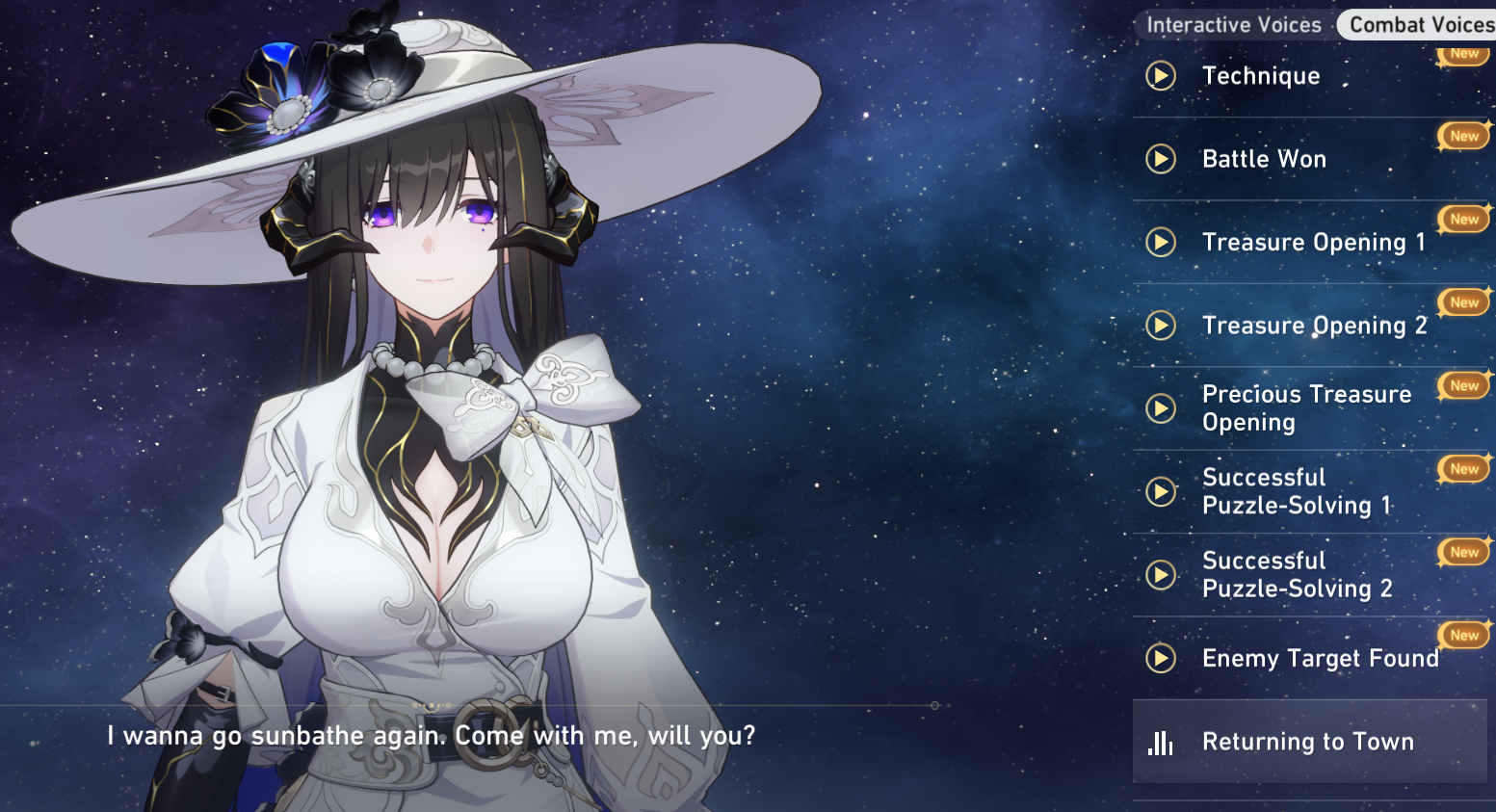The image size is (1496, 812).
Task: Listen to Treasure Opening 2
Action: point(1161,326)
